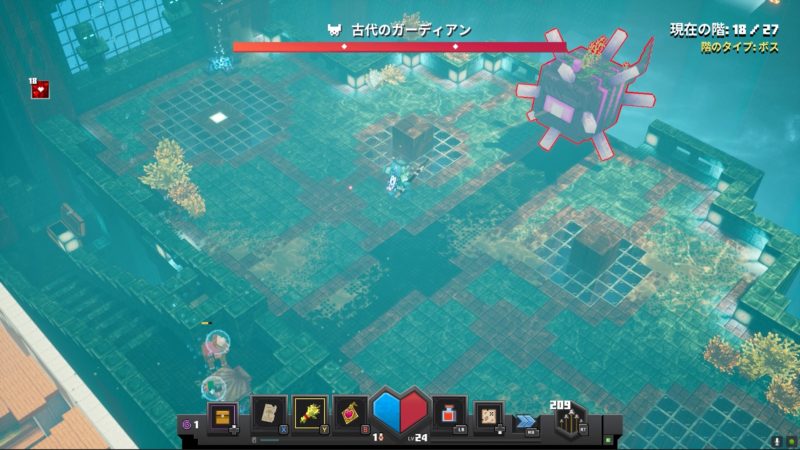Click the red heart status effect icon

(x=41, y=90)
